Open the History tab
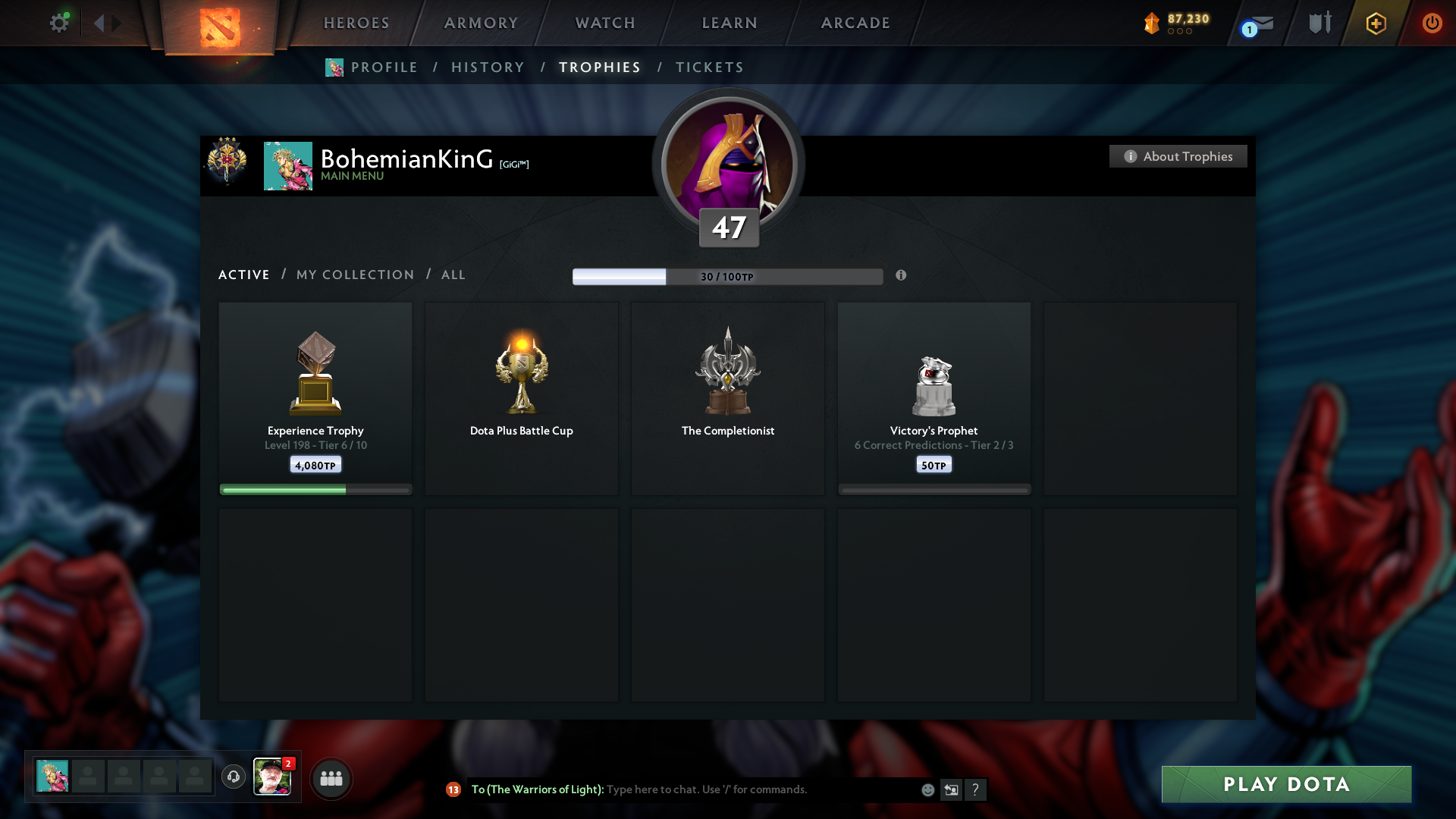 tap(488, 67)
